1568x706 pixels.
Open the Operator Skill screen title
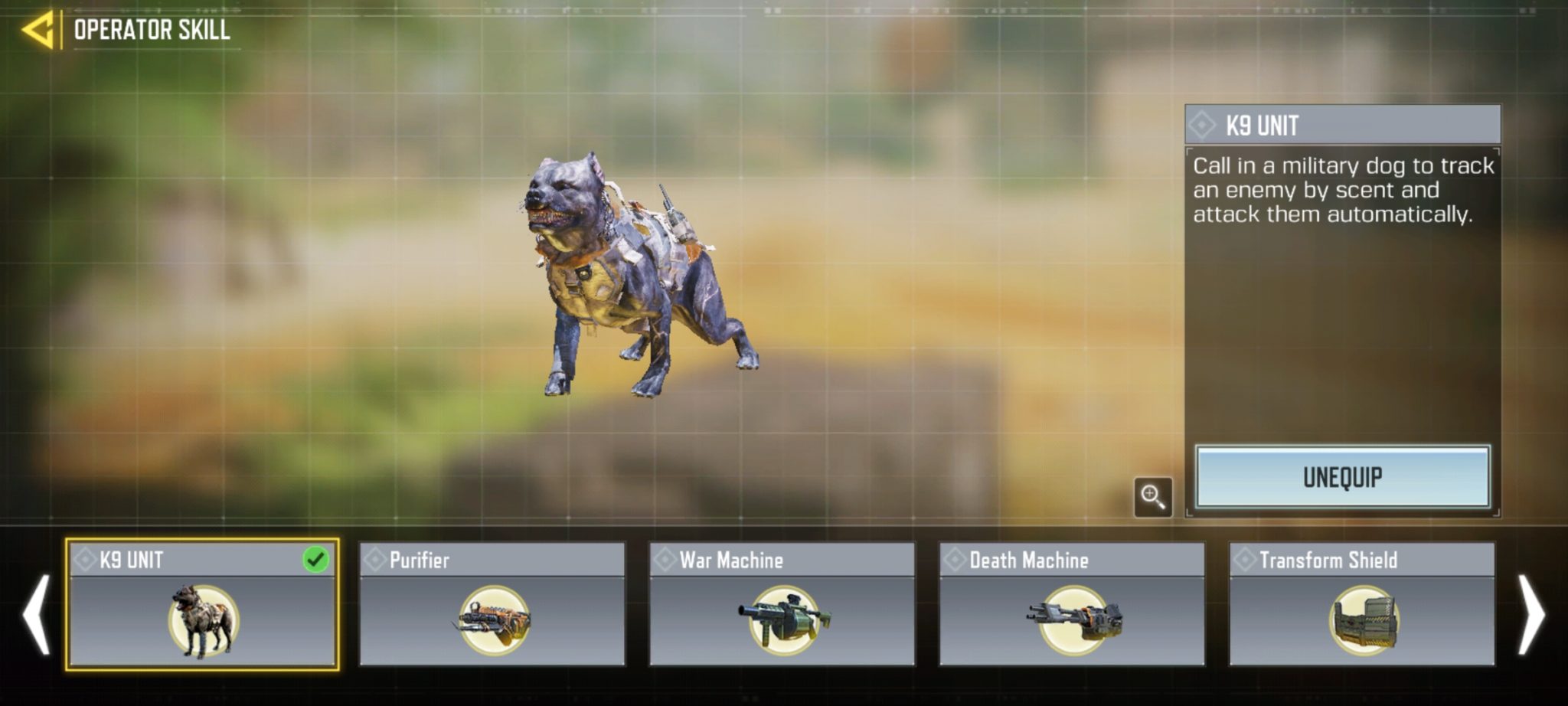[x=151, y=28]
